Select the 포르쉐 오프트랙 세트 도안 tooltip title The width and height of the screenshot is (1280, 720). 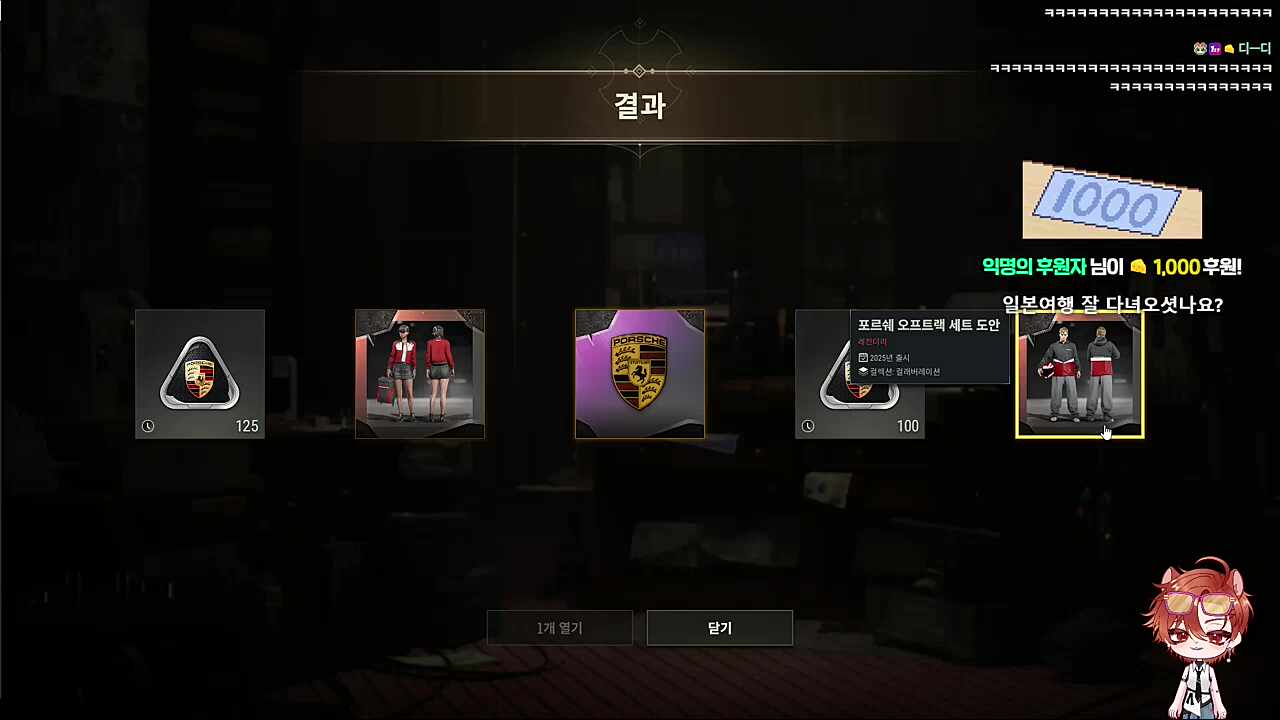[928, 325]
